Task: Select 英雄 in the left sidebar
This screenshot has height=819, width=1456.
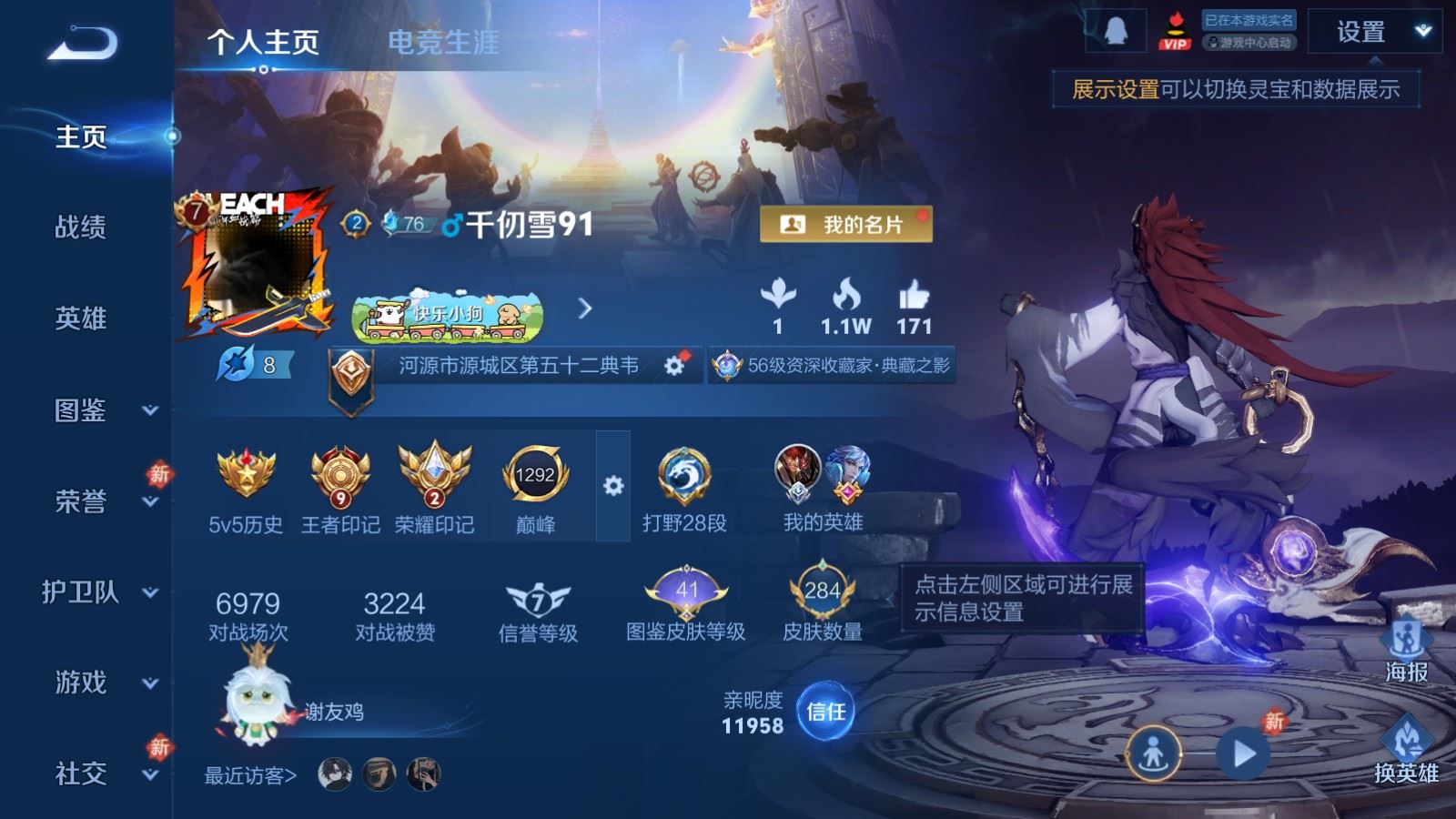Action: [x=81, y=318]
